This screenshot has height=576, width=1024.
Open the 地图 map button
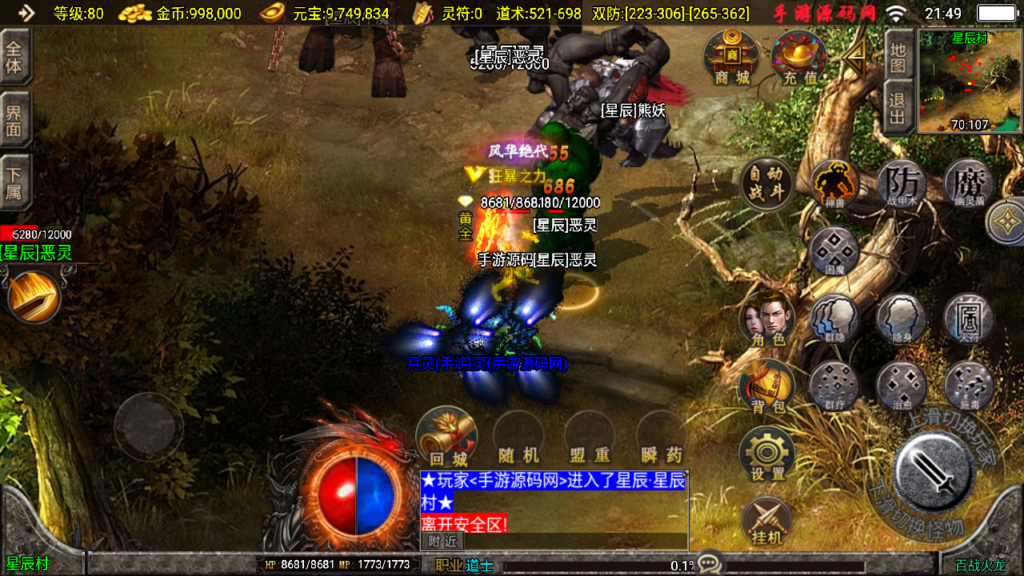pos(897,56)
